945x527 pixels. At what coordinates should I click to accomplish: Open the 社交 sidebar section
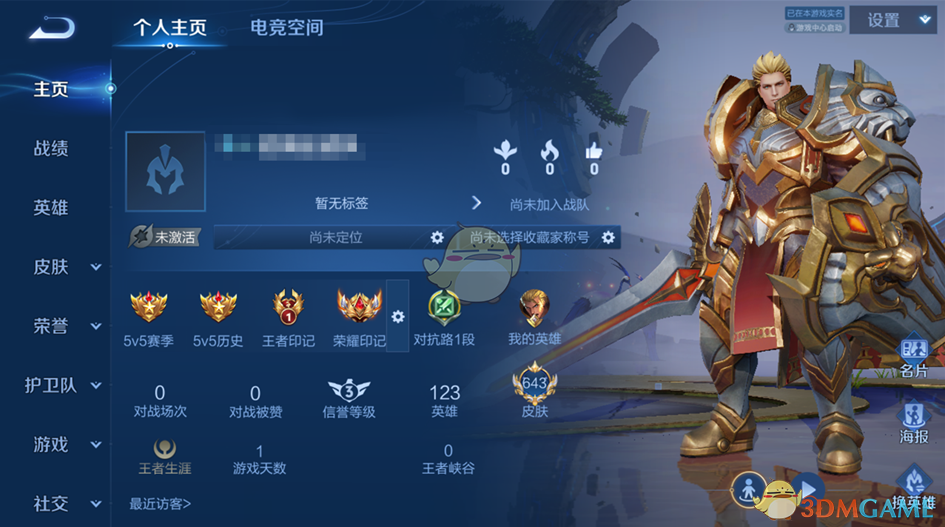click(66, 503)
